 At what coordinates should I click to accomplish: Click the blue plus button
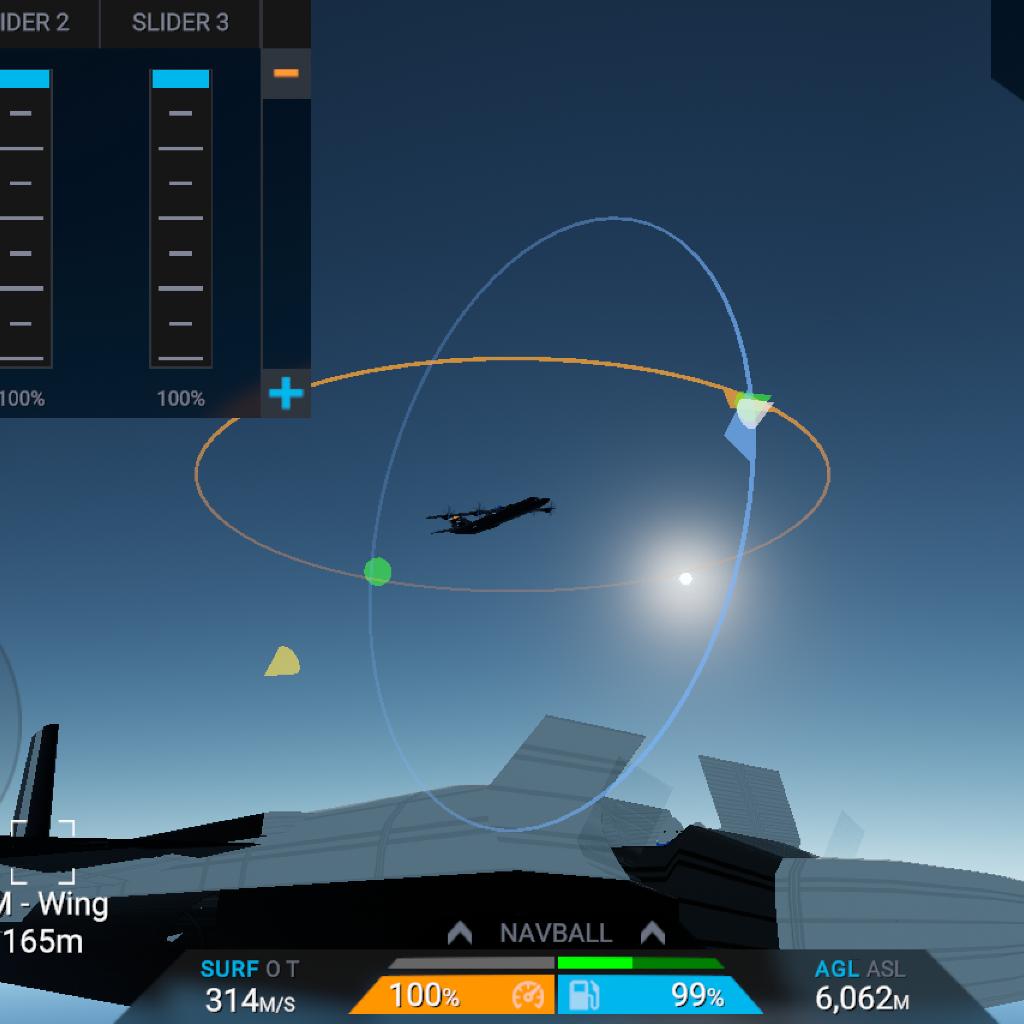pos(286,394)
